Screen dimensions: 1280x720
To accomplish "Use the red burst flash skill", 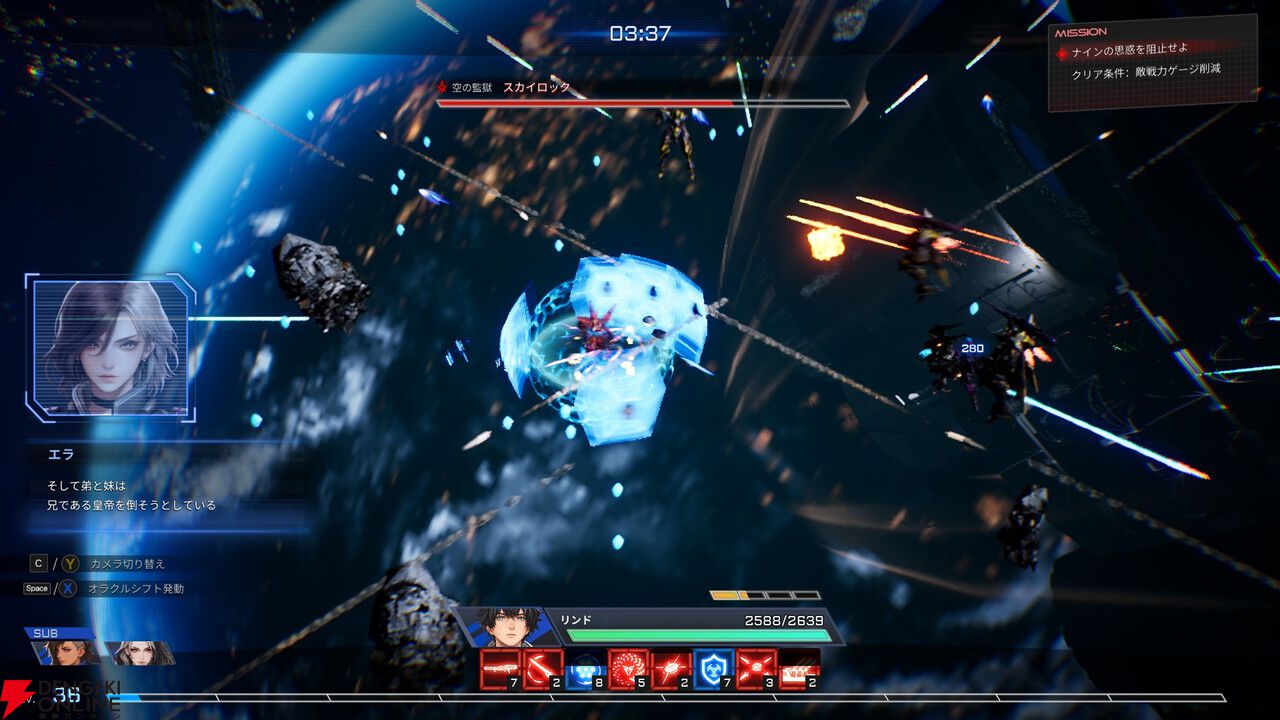I will (671, 669).
